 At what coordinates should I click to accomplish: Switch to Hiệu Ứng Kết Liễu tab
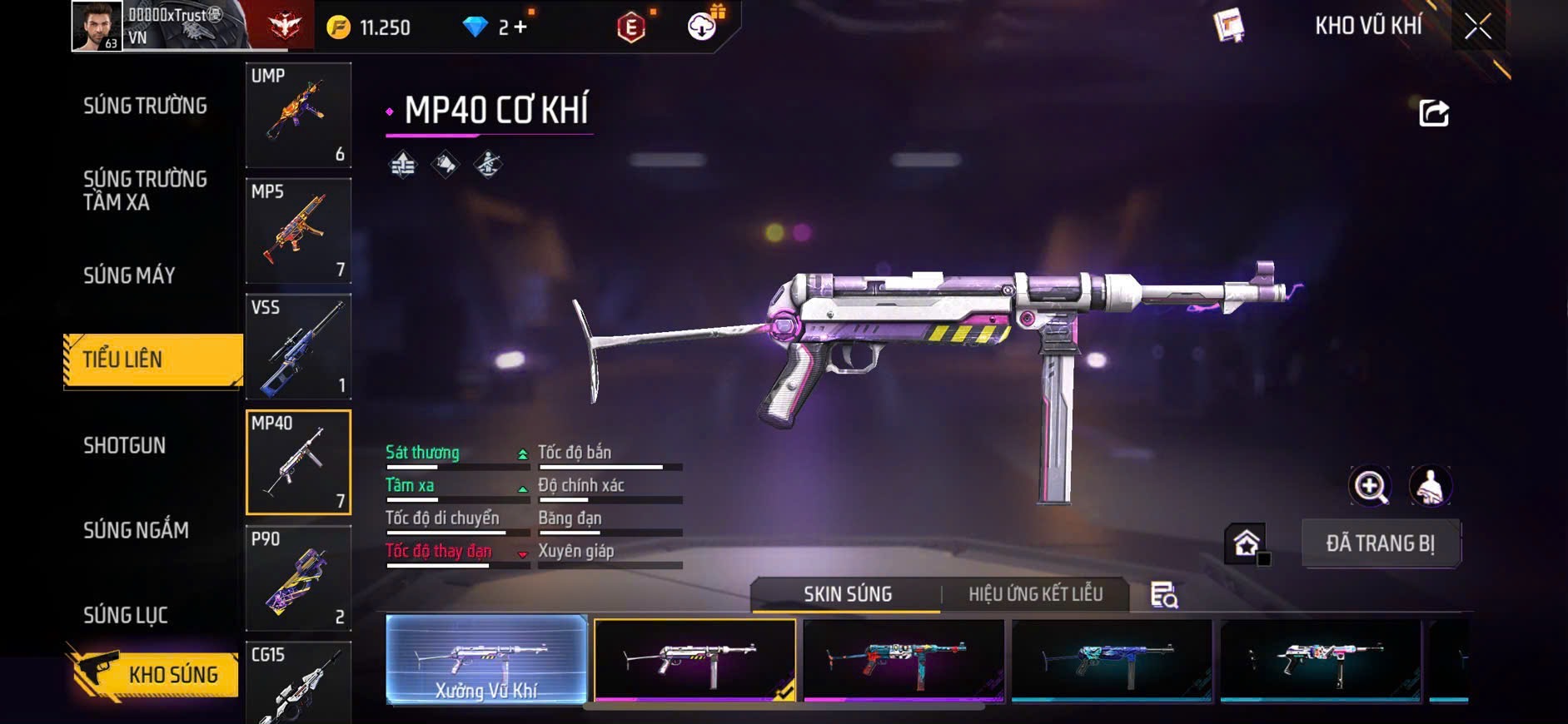pos(1035,594)
